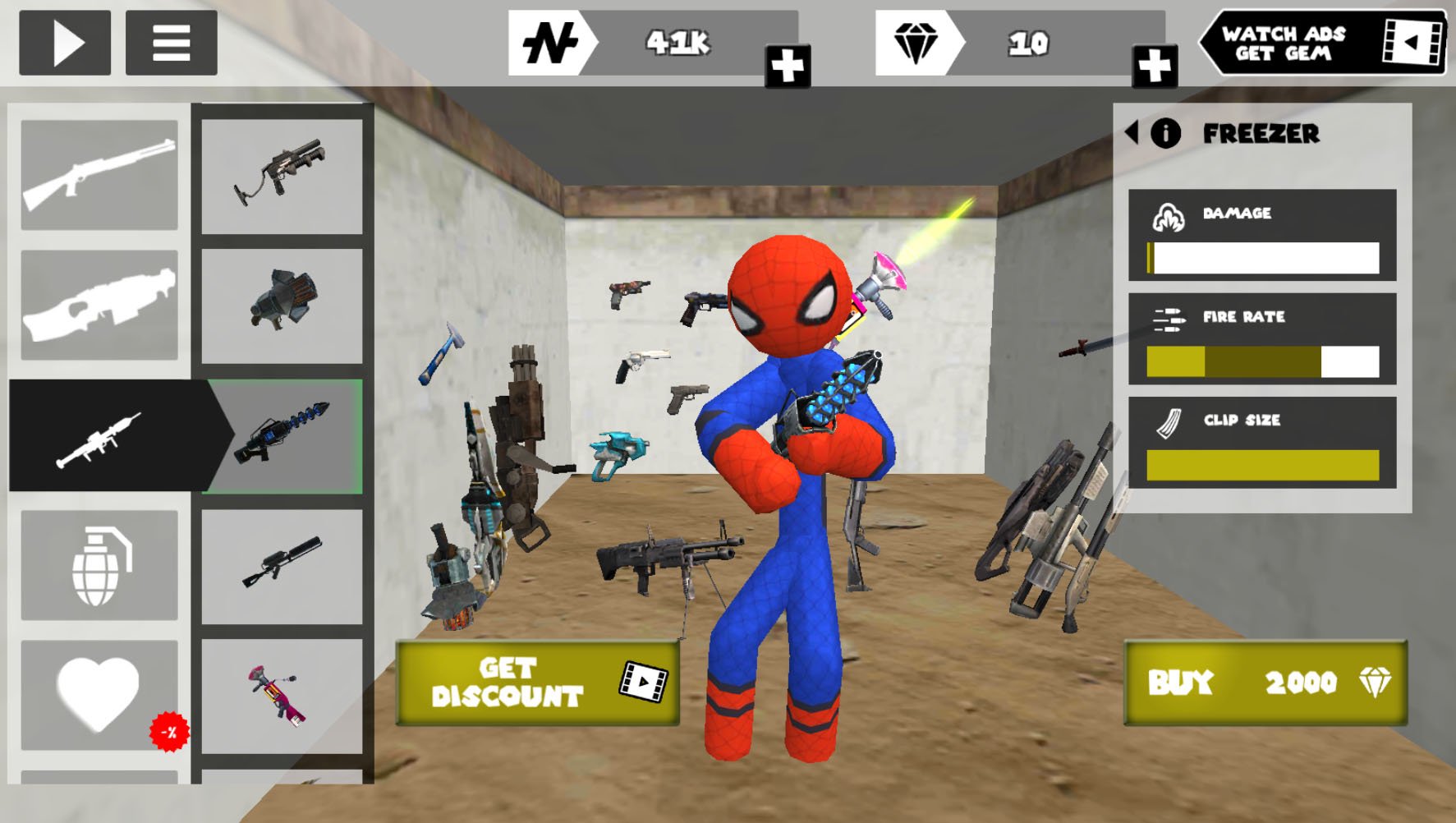Image resolution: width=1456 pixels, height=823 pixels.
Task: Click the clip size magazine icon
Action: pos(1166,421)
